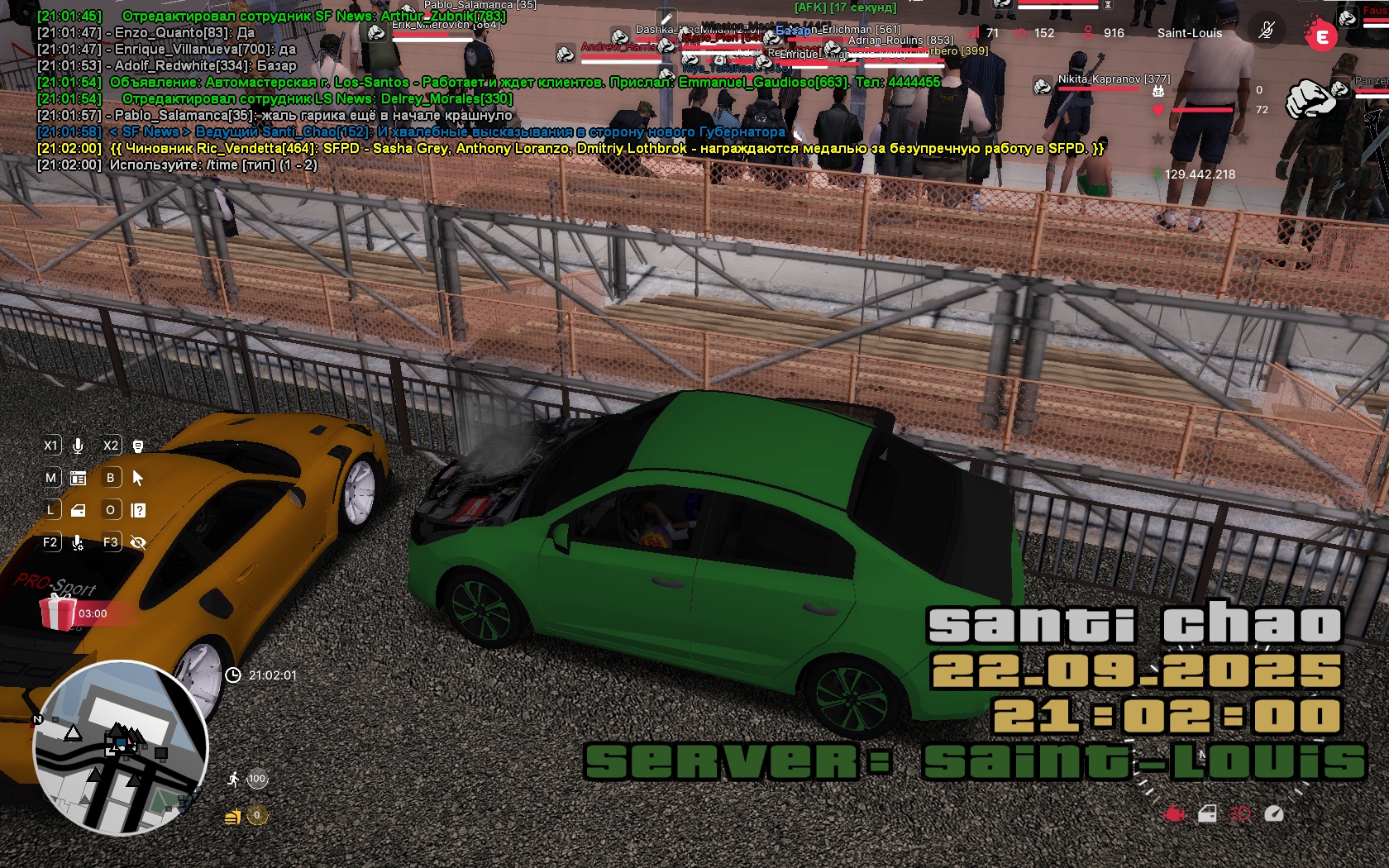Open the F2 microphone settings icon
The width and height of the screenshot is (1389, 868).
pyautogui.click(x=78, y=542)
